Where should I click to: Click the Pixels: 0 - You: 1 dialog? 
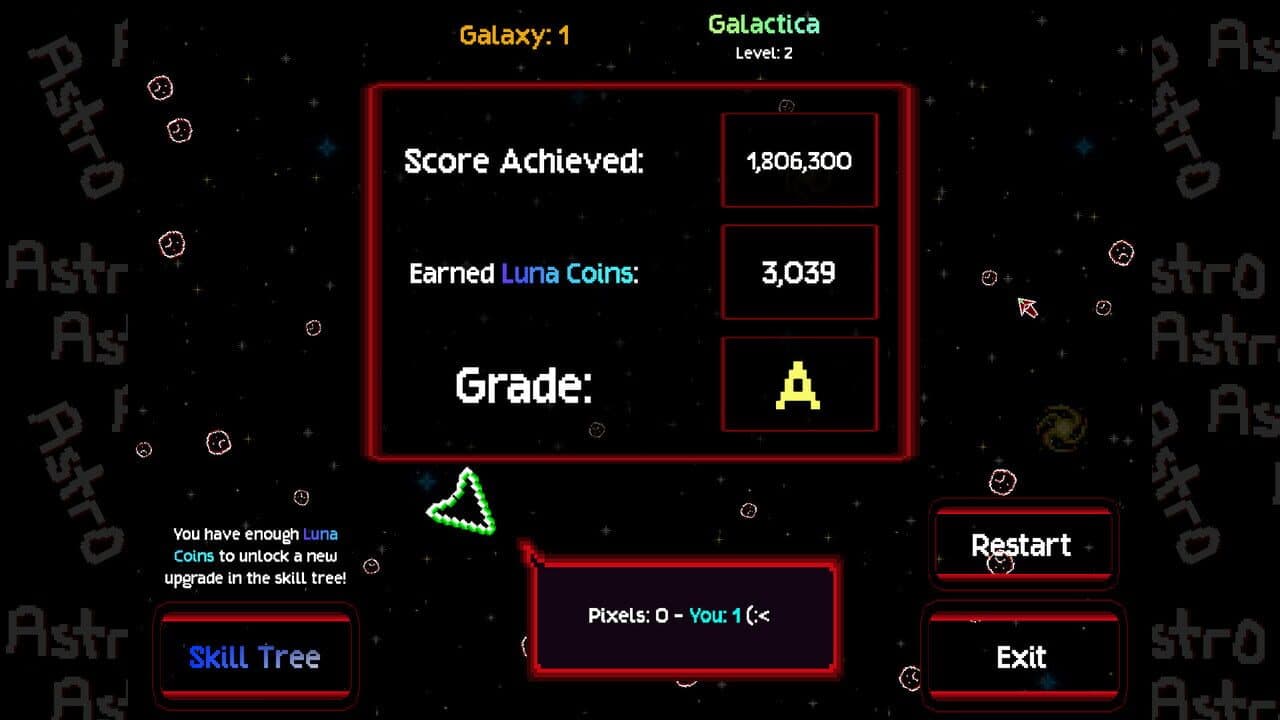click(683, 617)
